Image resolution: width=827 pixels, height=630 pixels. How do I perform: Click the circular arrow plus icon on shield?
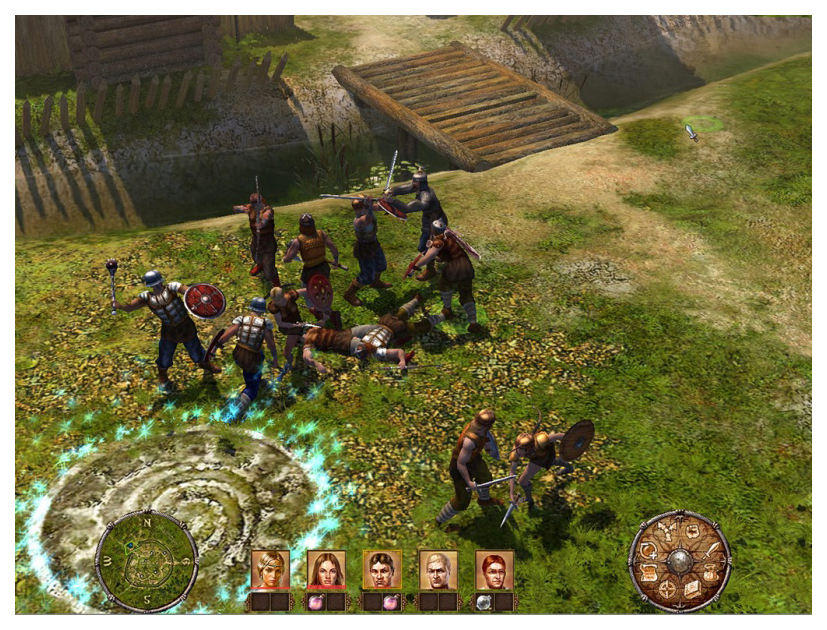(x=648, y=550)
